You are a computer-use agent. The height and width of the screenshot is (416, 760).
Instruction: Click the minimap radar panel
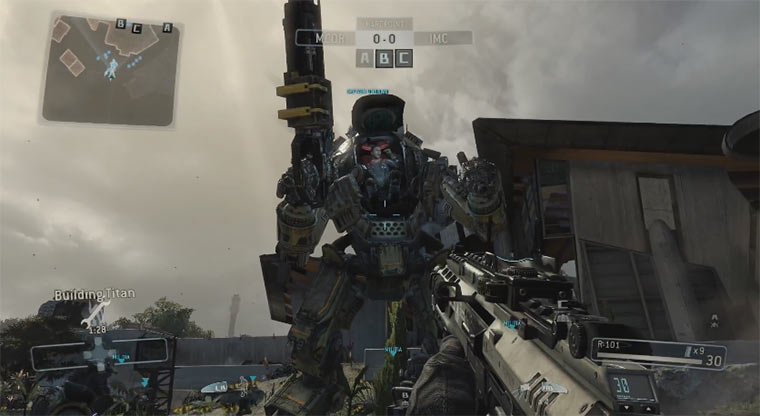[109, 69]
